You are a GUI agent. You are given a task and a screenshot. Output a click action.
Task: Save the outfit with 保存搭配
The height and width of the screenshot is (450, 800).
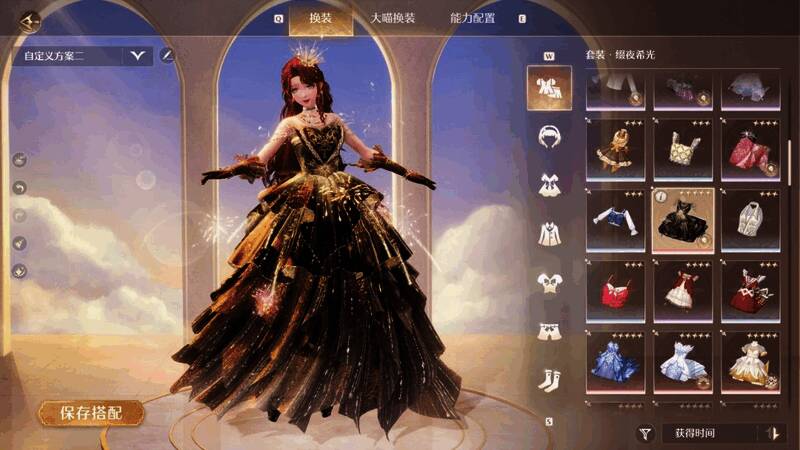(x=91, y=412)
